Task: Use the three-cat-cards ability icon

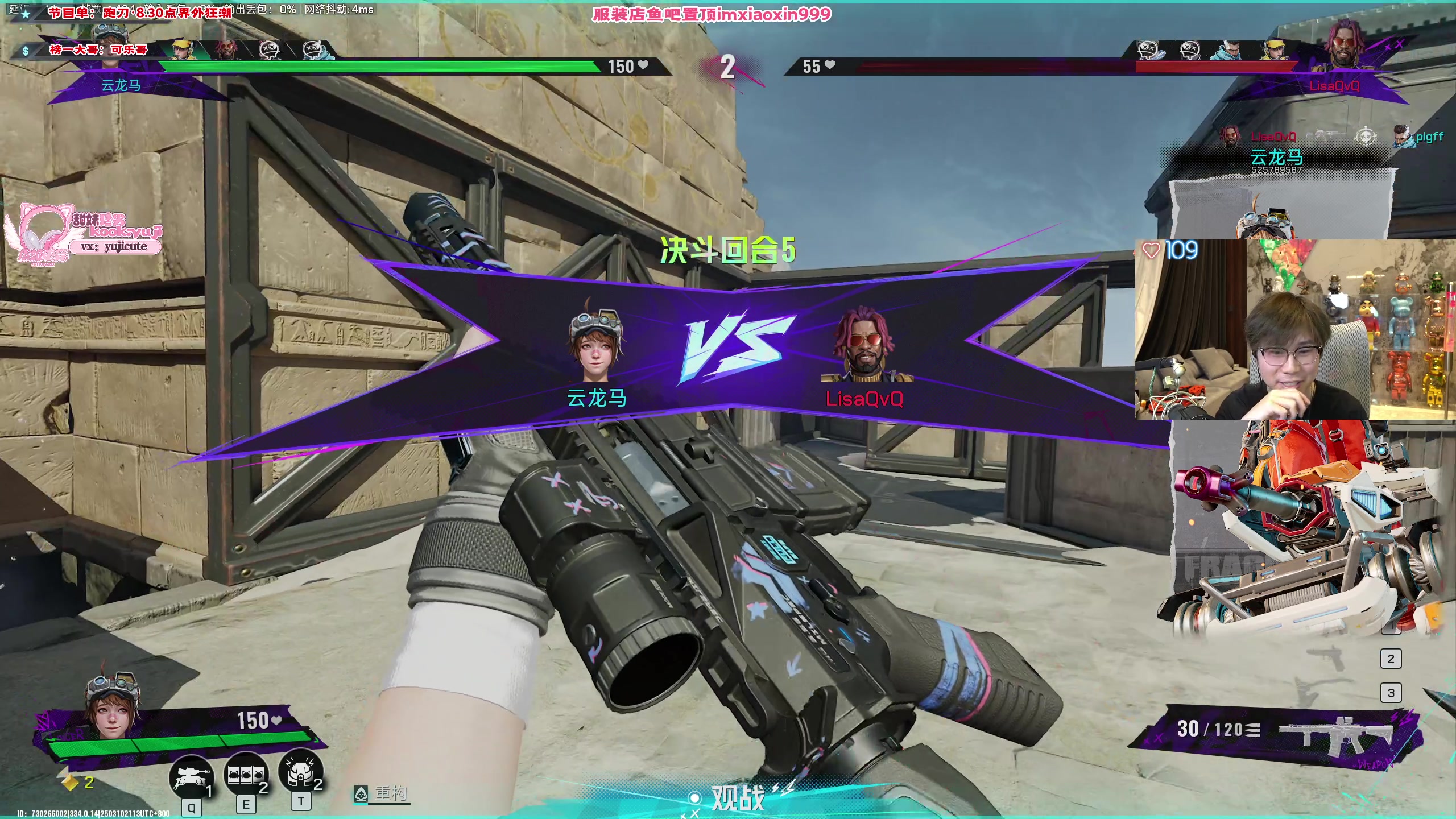Action: coord(246,775)
